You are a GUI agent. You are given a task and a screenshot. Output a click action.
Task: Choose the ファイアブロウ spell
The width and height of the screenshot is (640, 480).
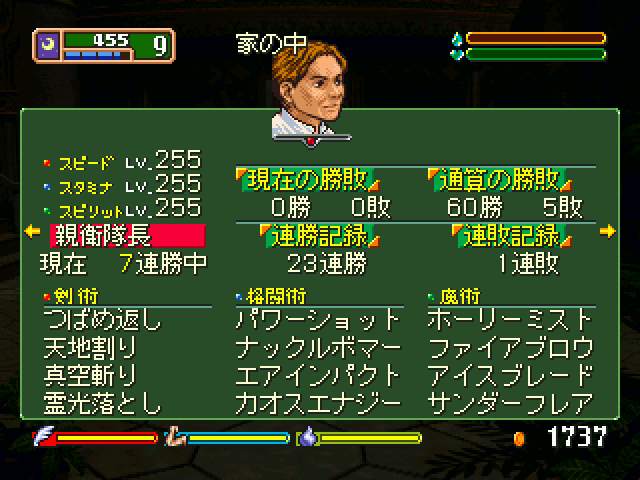[510, 349]
